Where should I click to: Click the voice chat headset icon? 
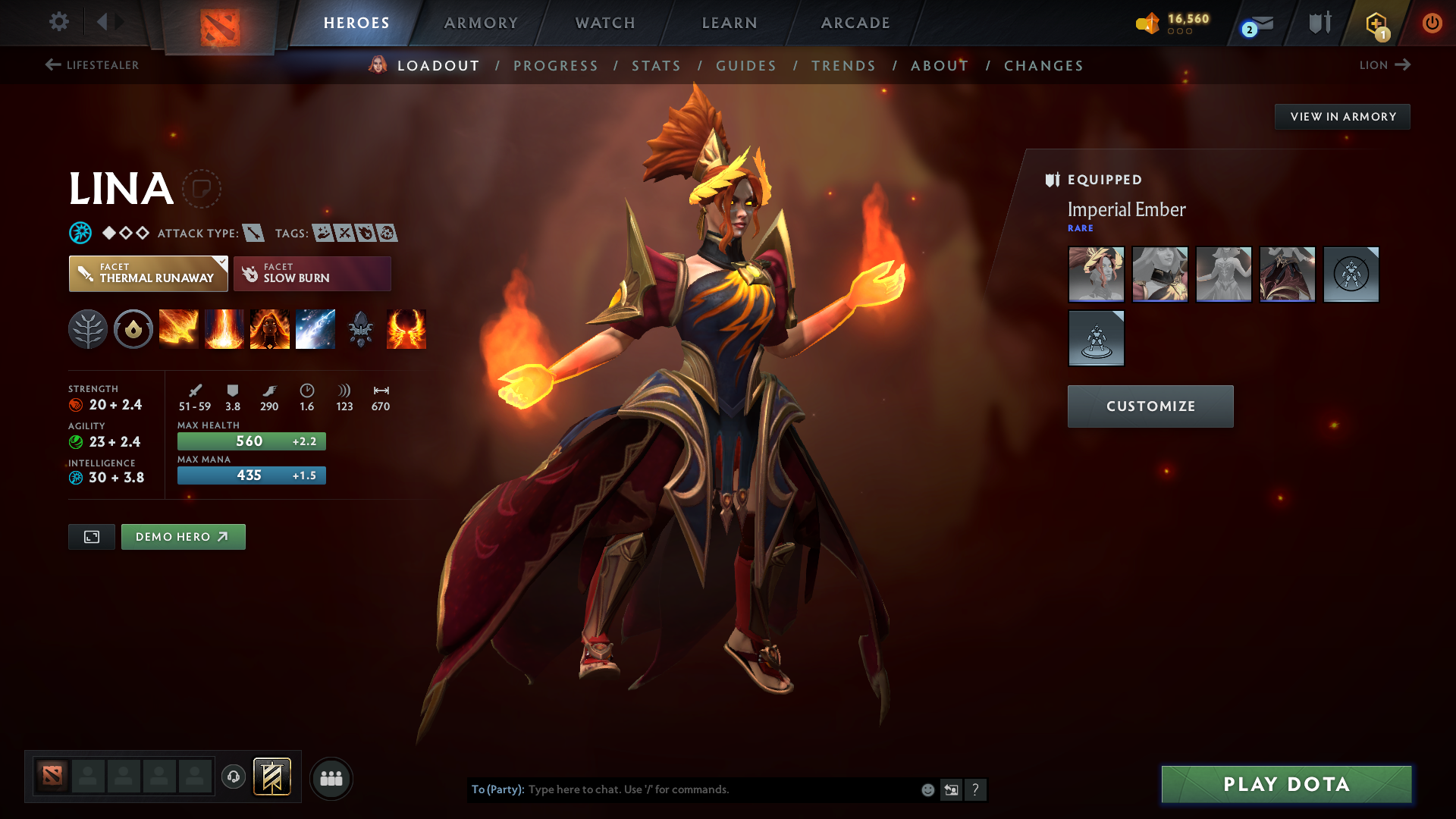point(233,778)
